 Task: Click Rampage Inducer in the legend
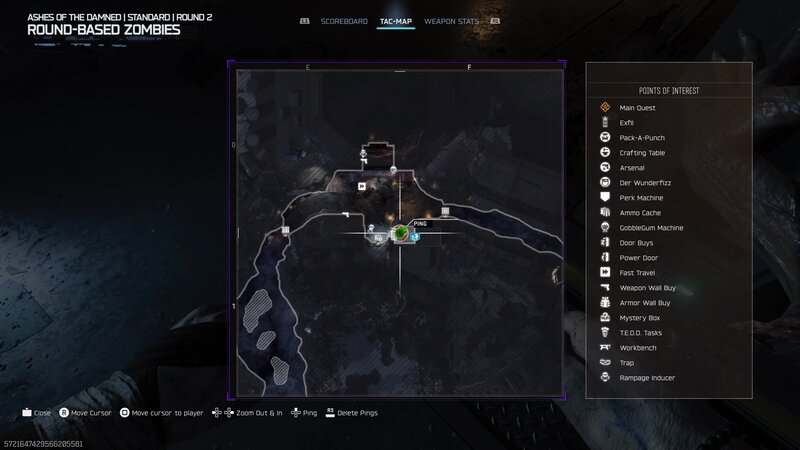pos(647,378)
